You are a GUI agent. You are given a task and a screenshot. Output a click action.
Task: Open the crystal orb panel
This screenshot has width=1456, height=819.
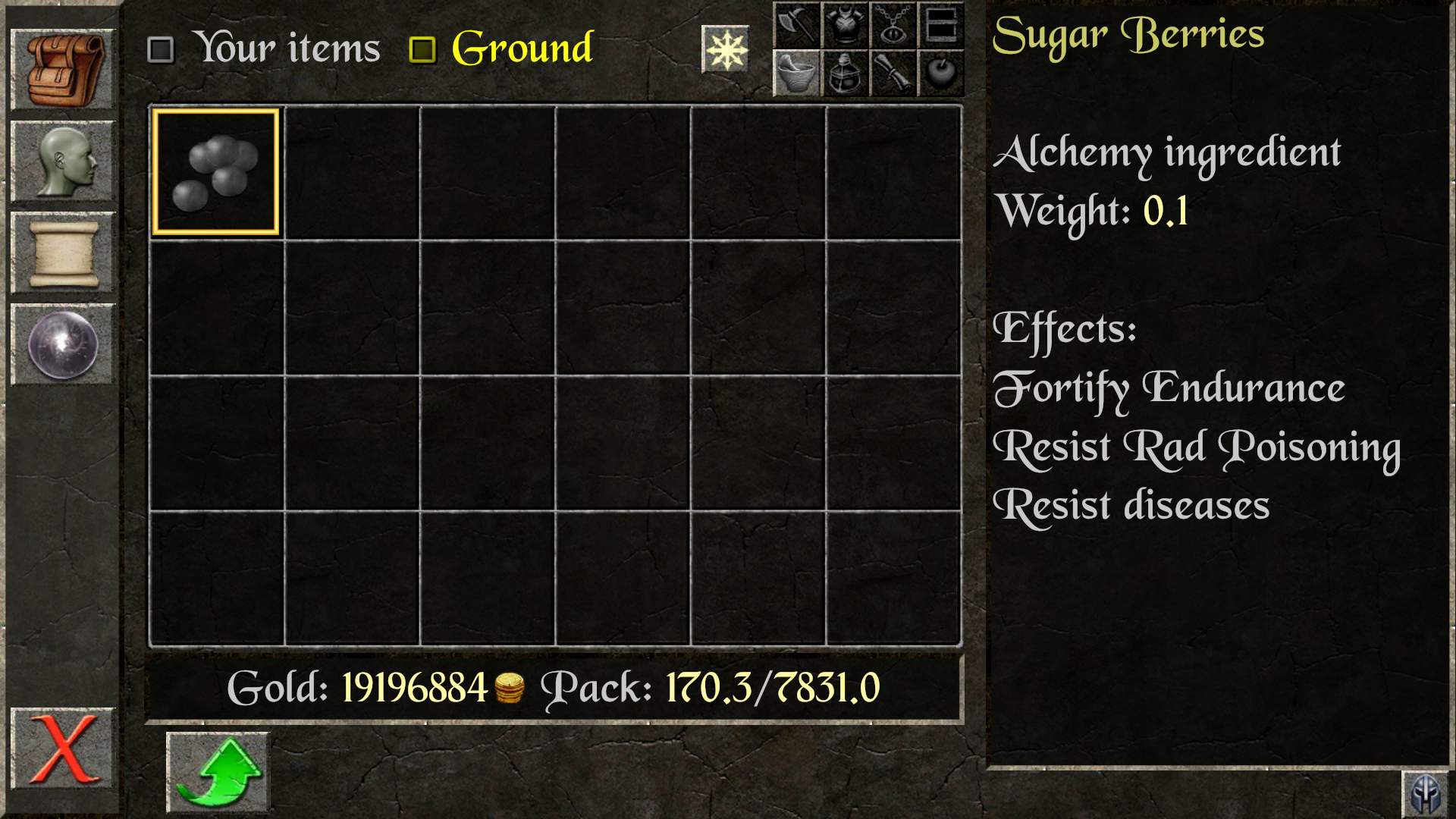pyautogui.click(x=62, y=345)
